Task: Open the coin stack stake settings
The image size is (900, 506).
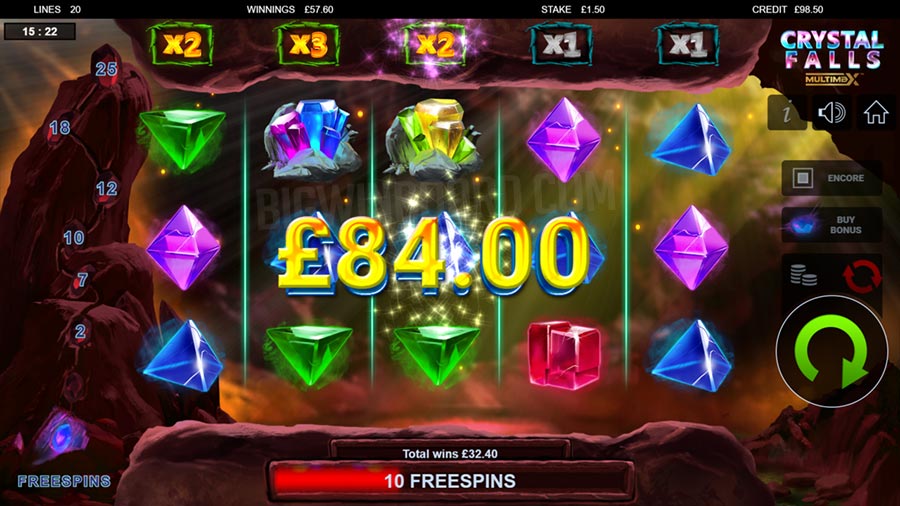Action: click(x=804, y=273)
